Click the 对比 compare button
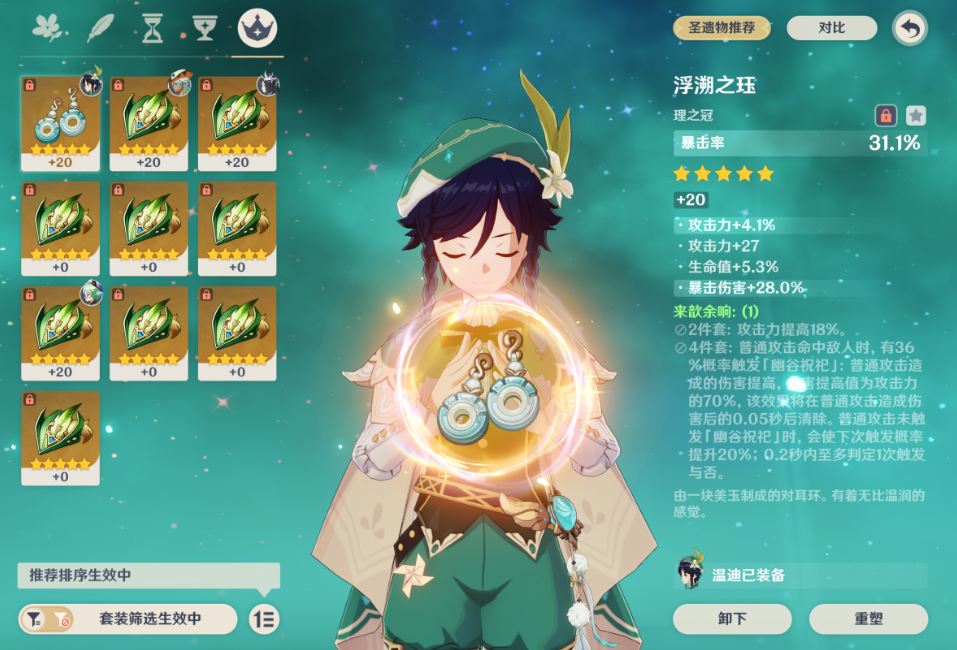 pos(831,28)
